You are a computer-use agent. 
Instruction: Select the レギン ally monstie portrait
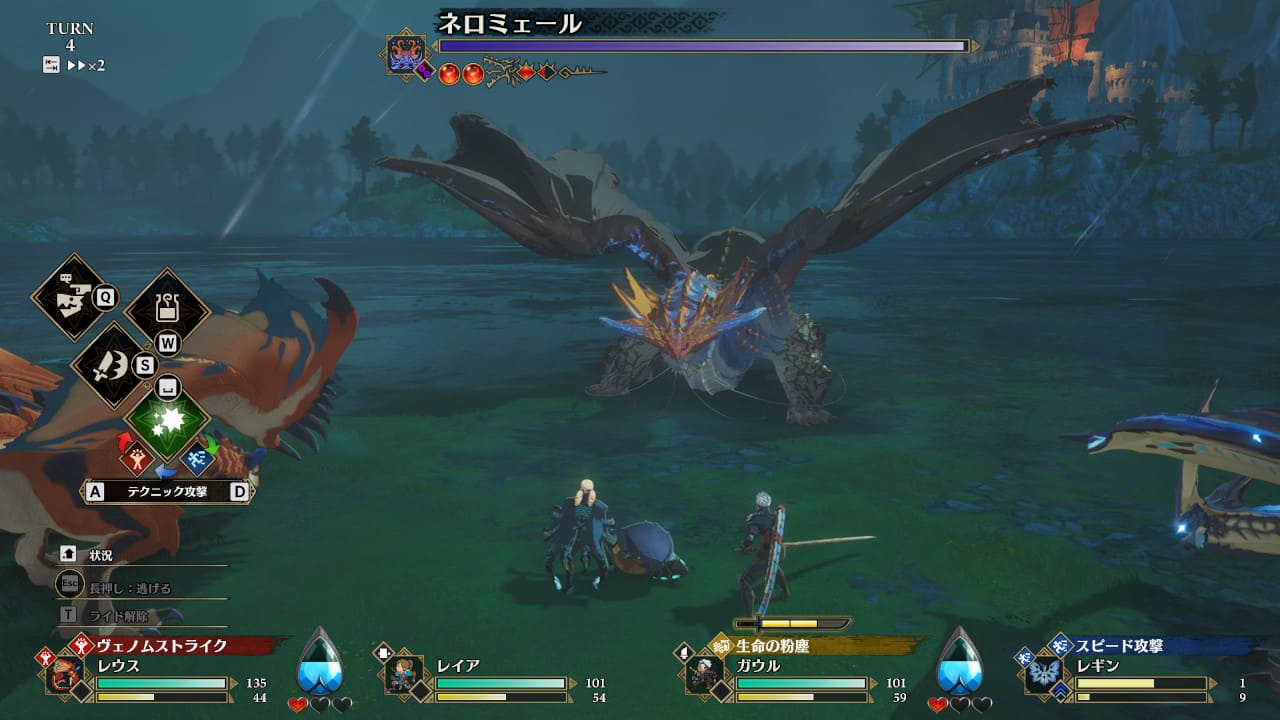[x=1043, y=673]
